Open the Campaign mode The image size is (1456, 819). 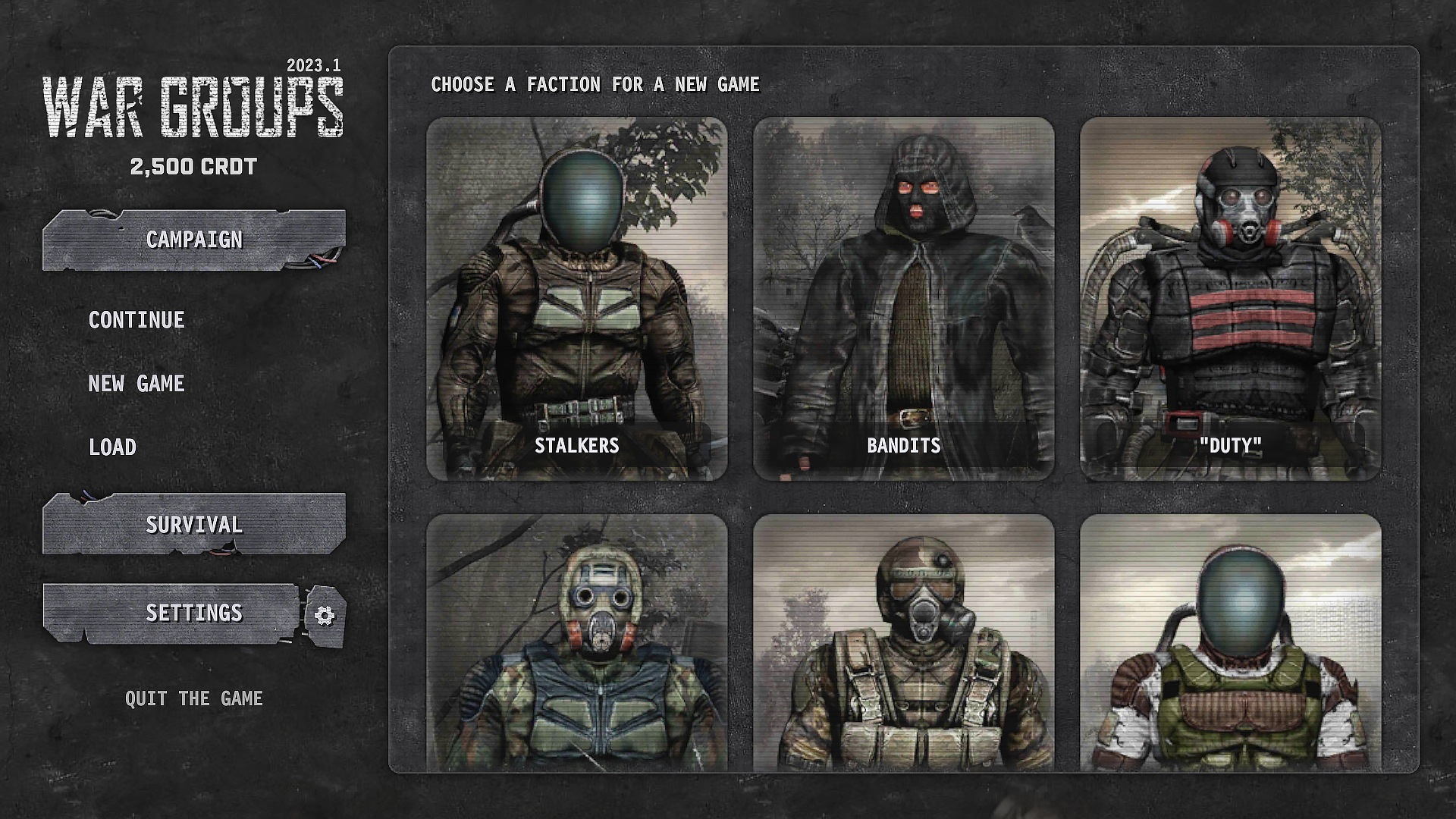pos(193,239)
